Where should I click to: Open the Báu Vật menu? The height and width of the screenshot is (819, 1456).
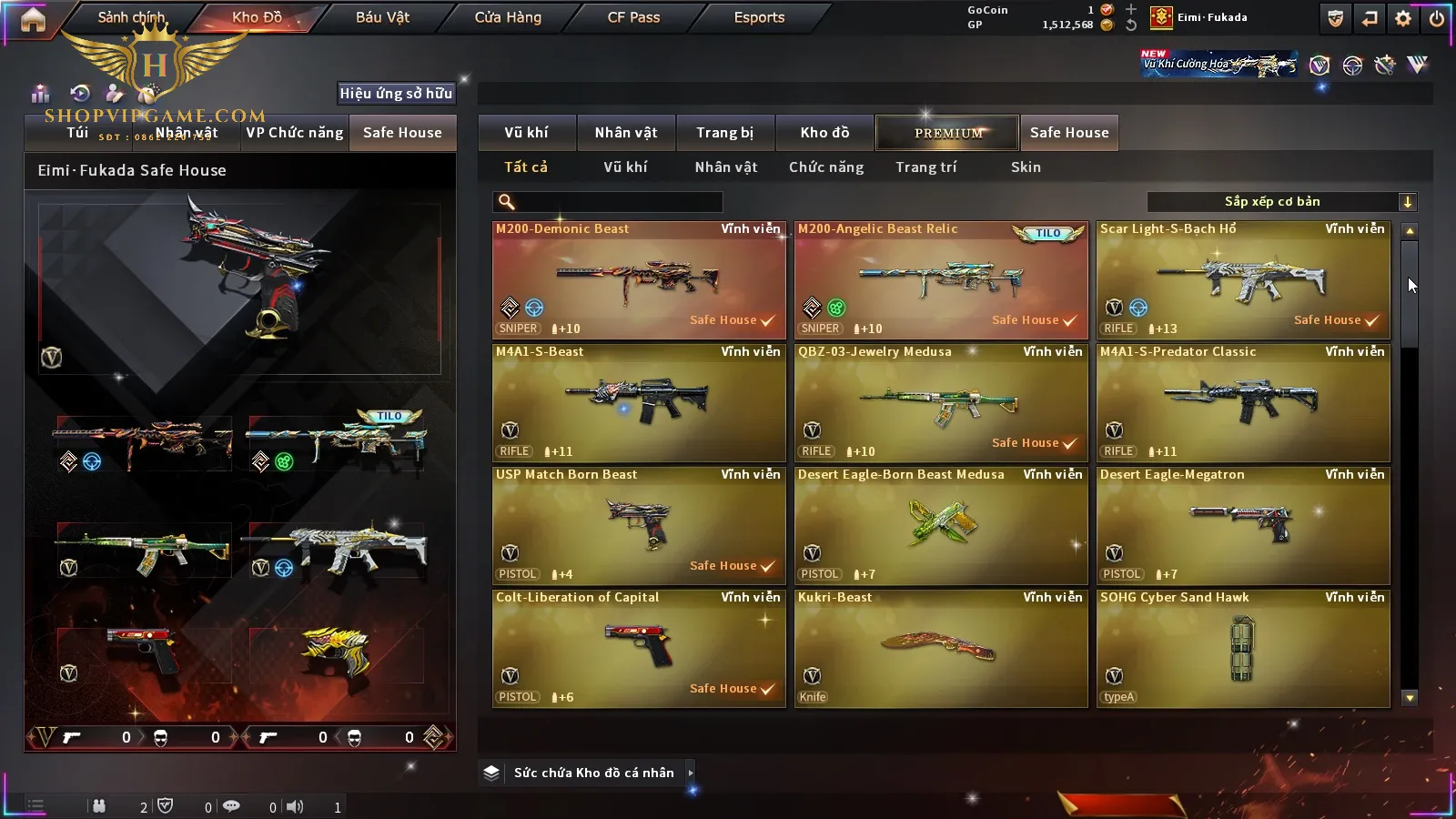click(x=382, y=17)
